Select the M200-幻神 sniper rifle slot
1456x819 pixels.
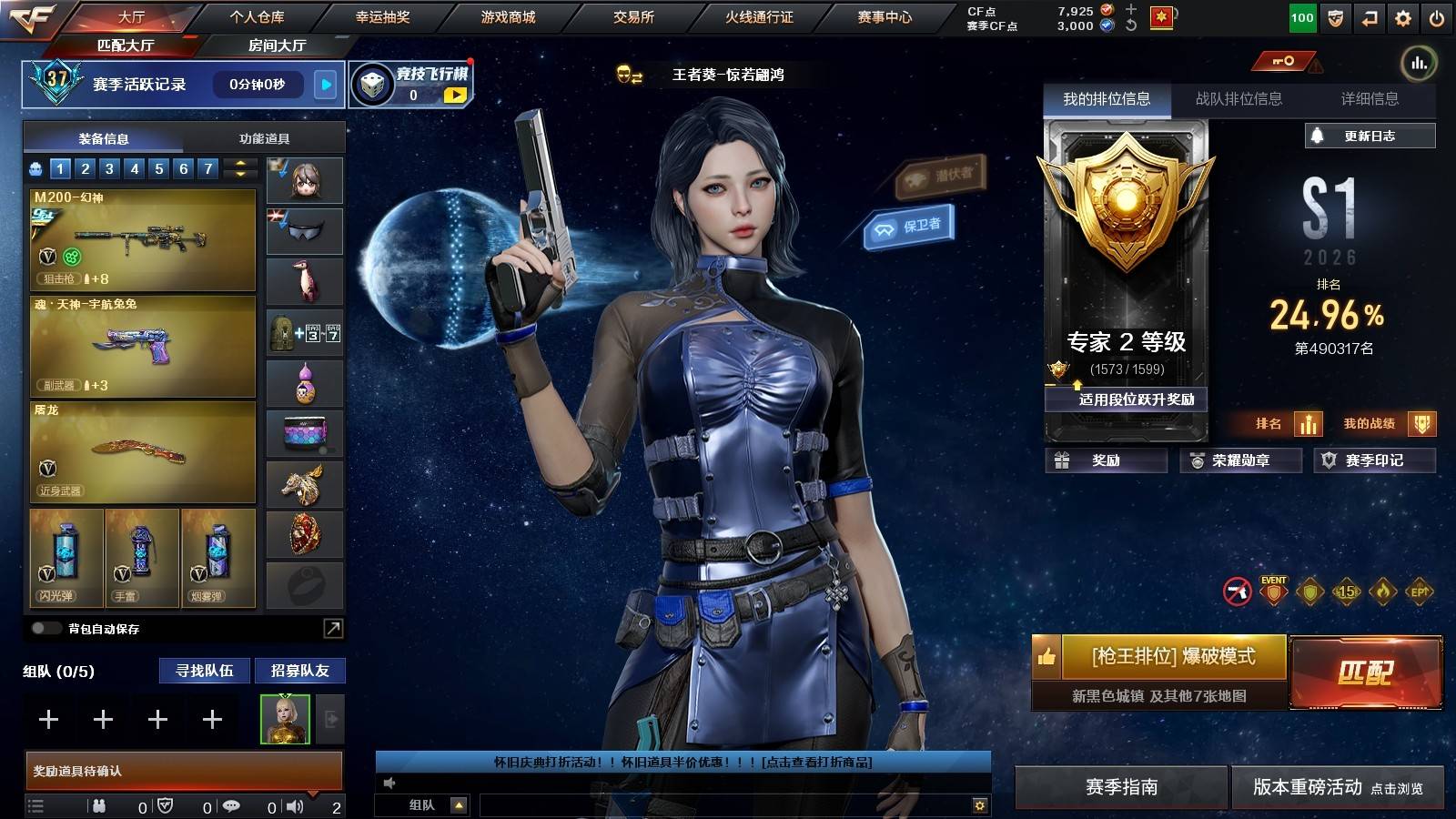pos(143,239)
